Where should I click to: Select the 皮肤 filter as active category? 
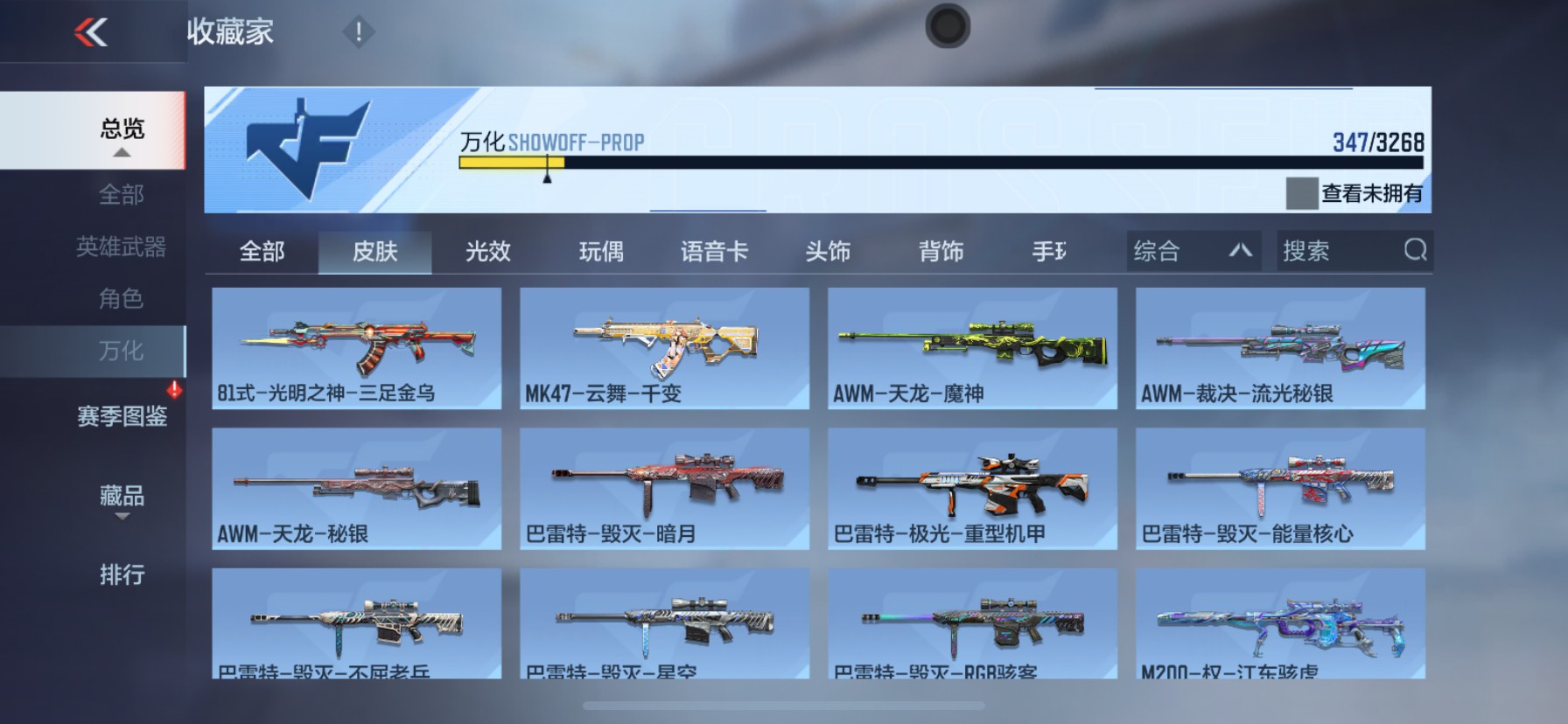[375, 251]
